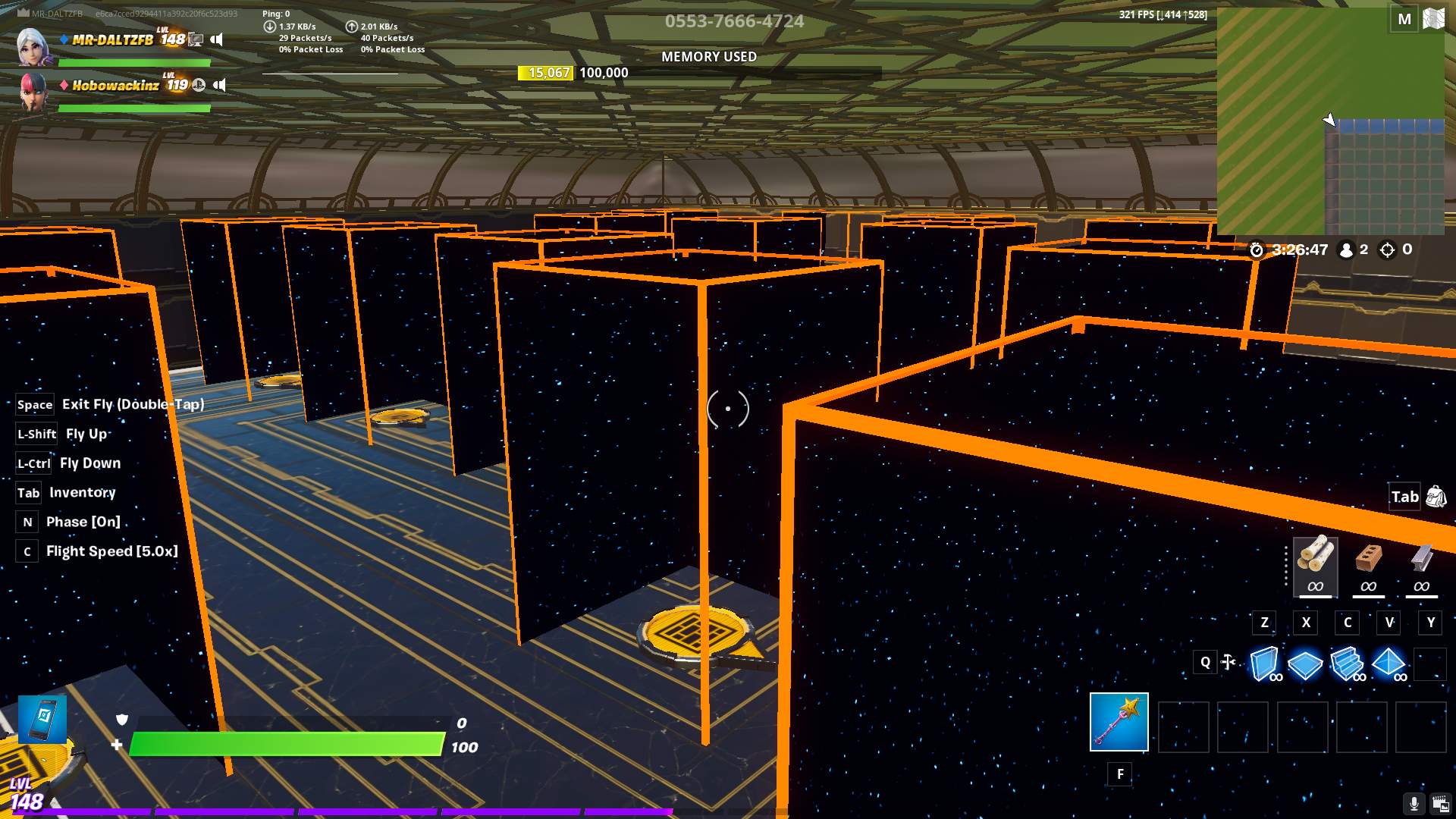1456x819 pixels.
Task: Open the replay clip icon
Action: coord(1440,804)
